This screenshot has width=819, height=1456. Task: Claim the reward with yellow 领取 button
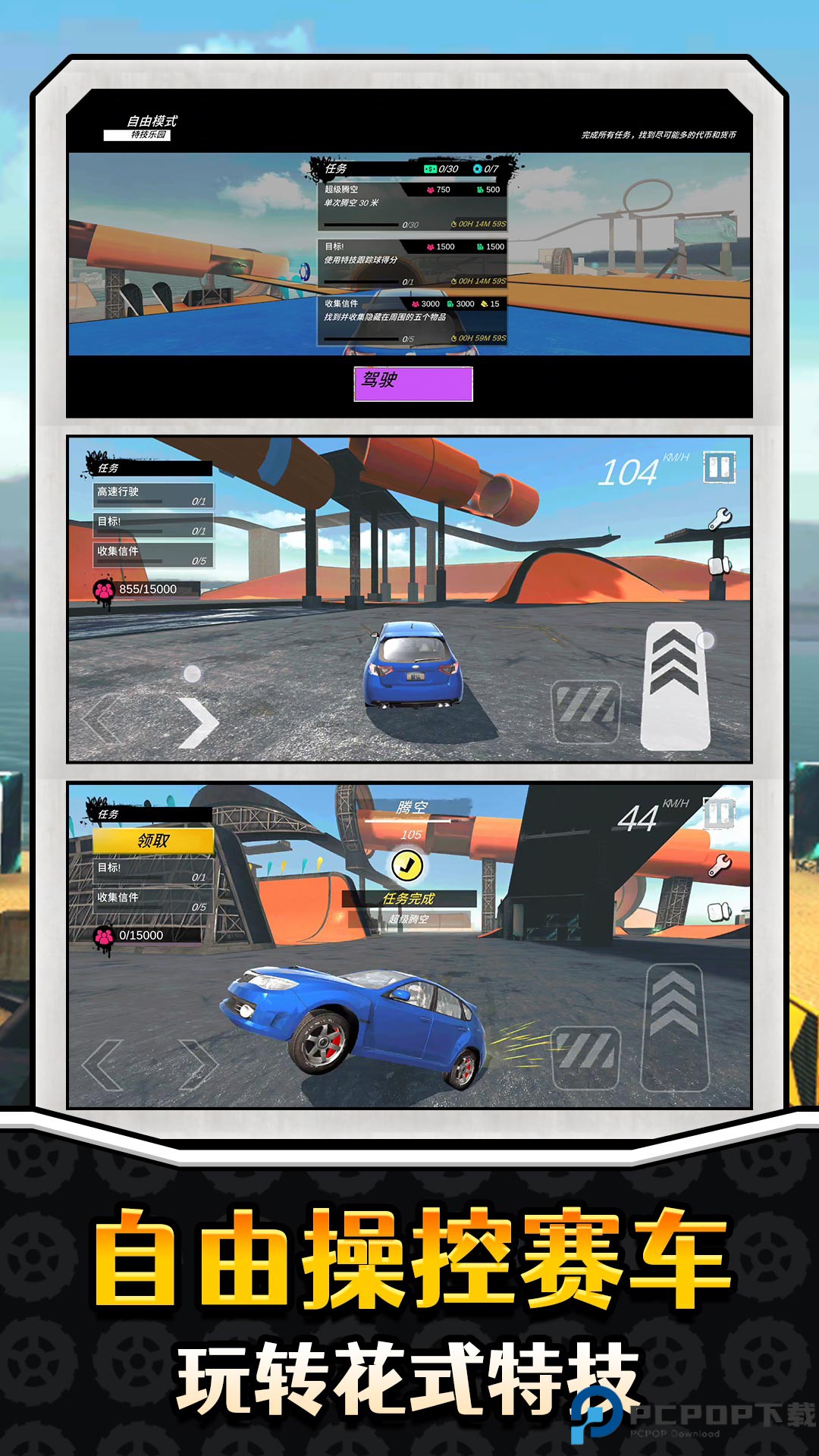click(x=153, y=841)
